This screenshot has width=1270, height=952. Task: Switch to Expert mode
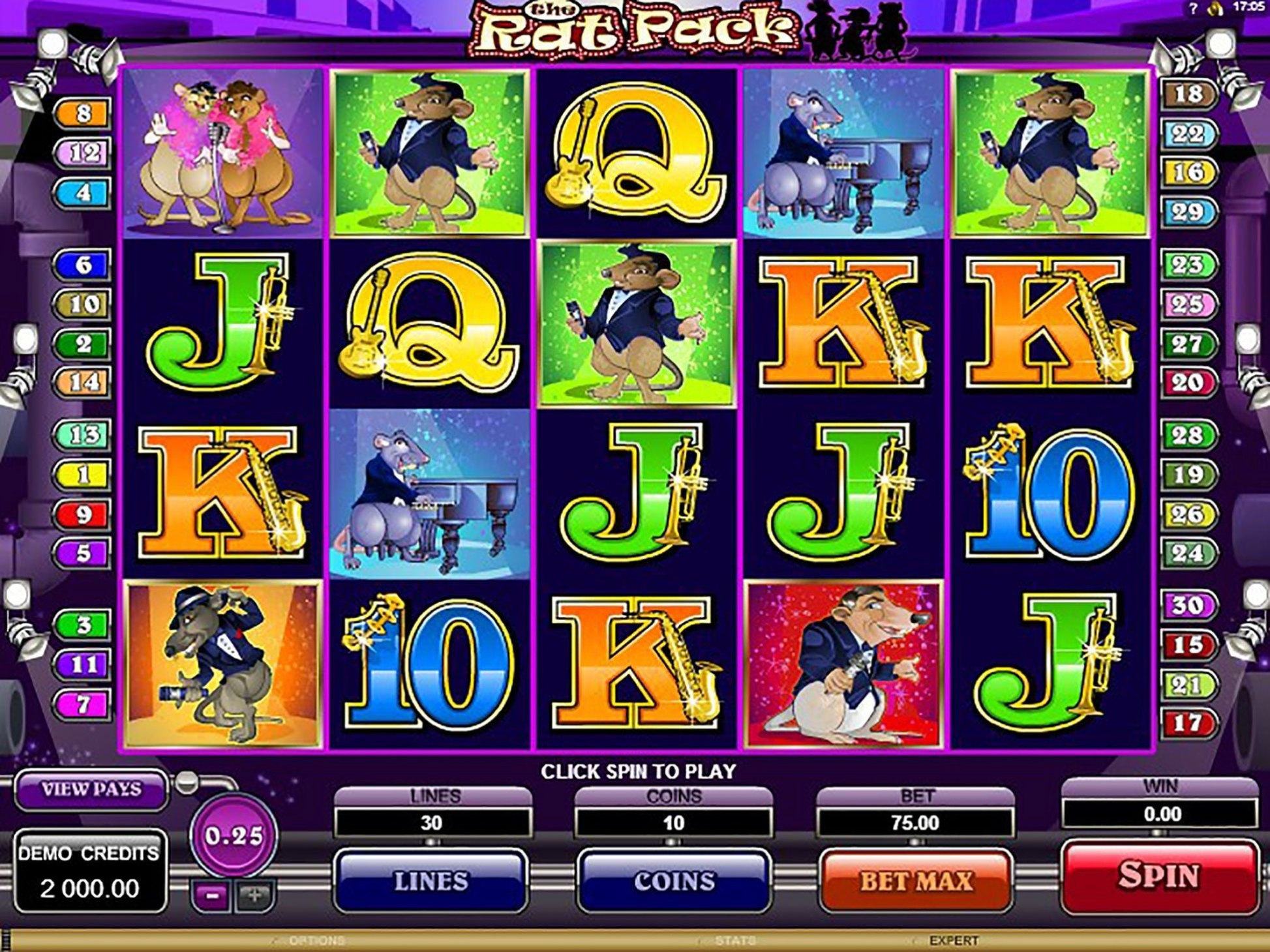tap(953, 940)
